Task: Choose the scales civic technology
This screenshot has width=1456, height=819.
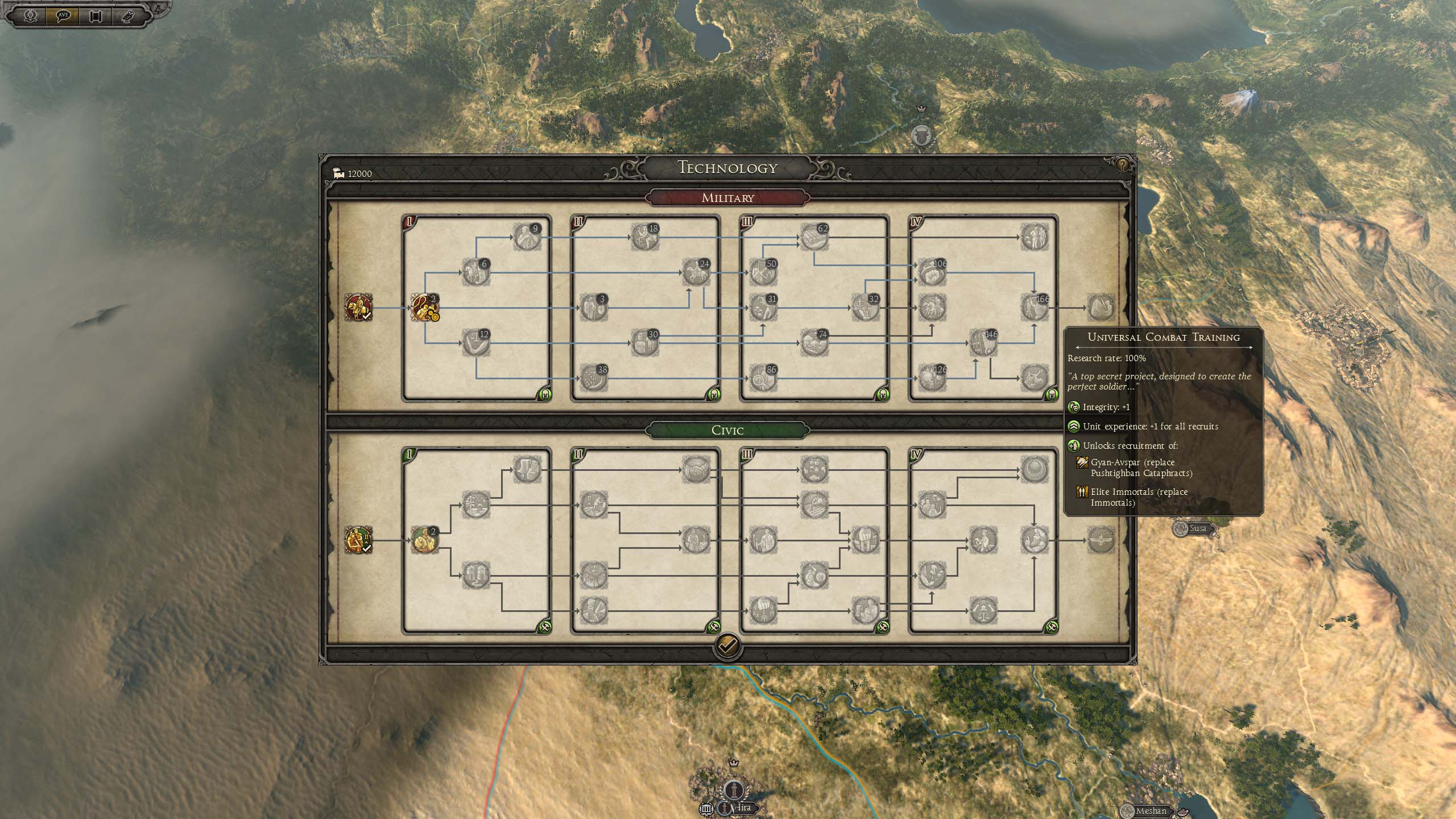Action: pyautogui.click(x=983, y=610)
